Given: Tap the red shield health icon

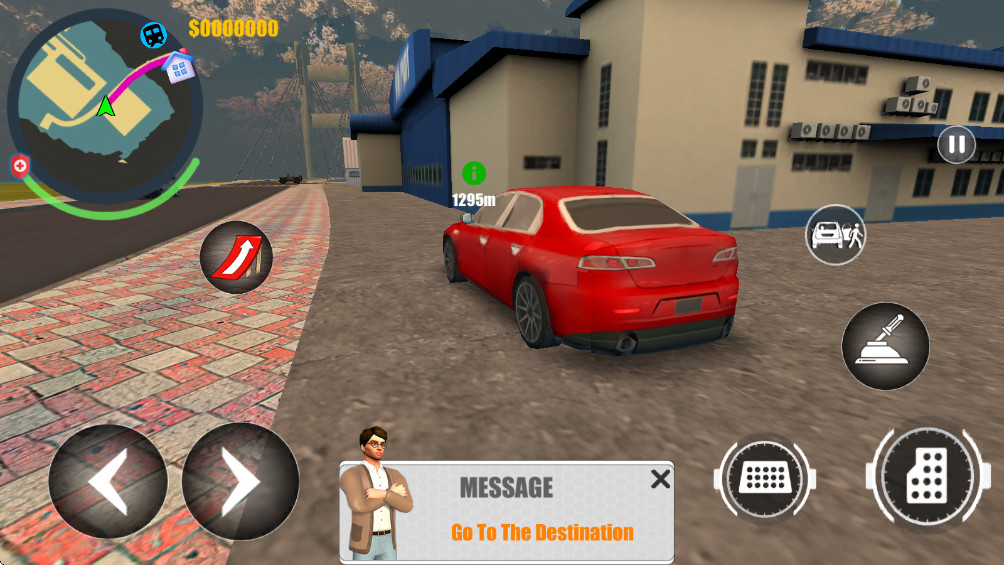Looking at the screenshot, I should (20, 165).
